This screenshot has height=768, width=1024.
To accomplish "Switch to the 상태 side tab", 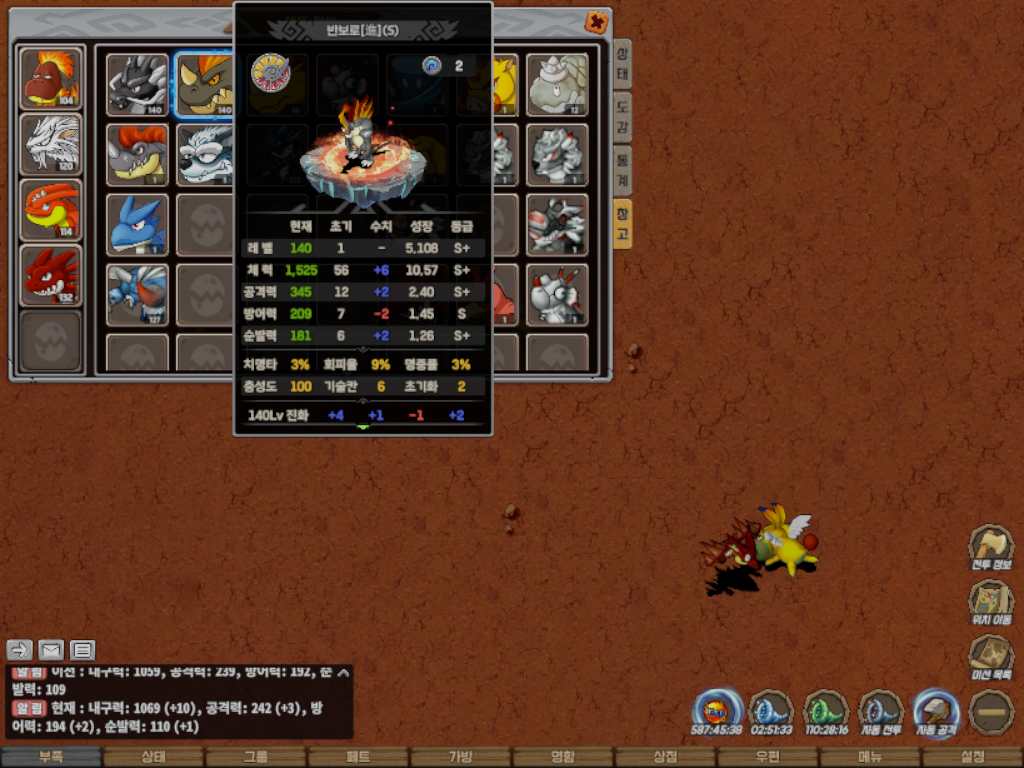I will point(622,66).
